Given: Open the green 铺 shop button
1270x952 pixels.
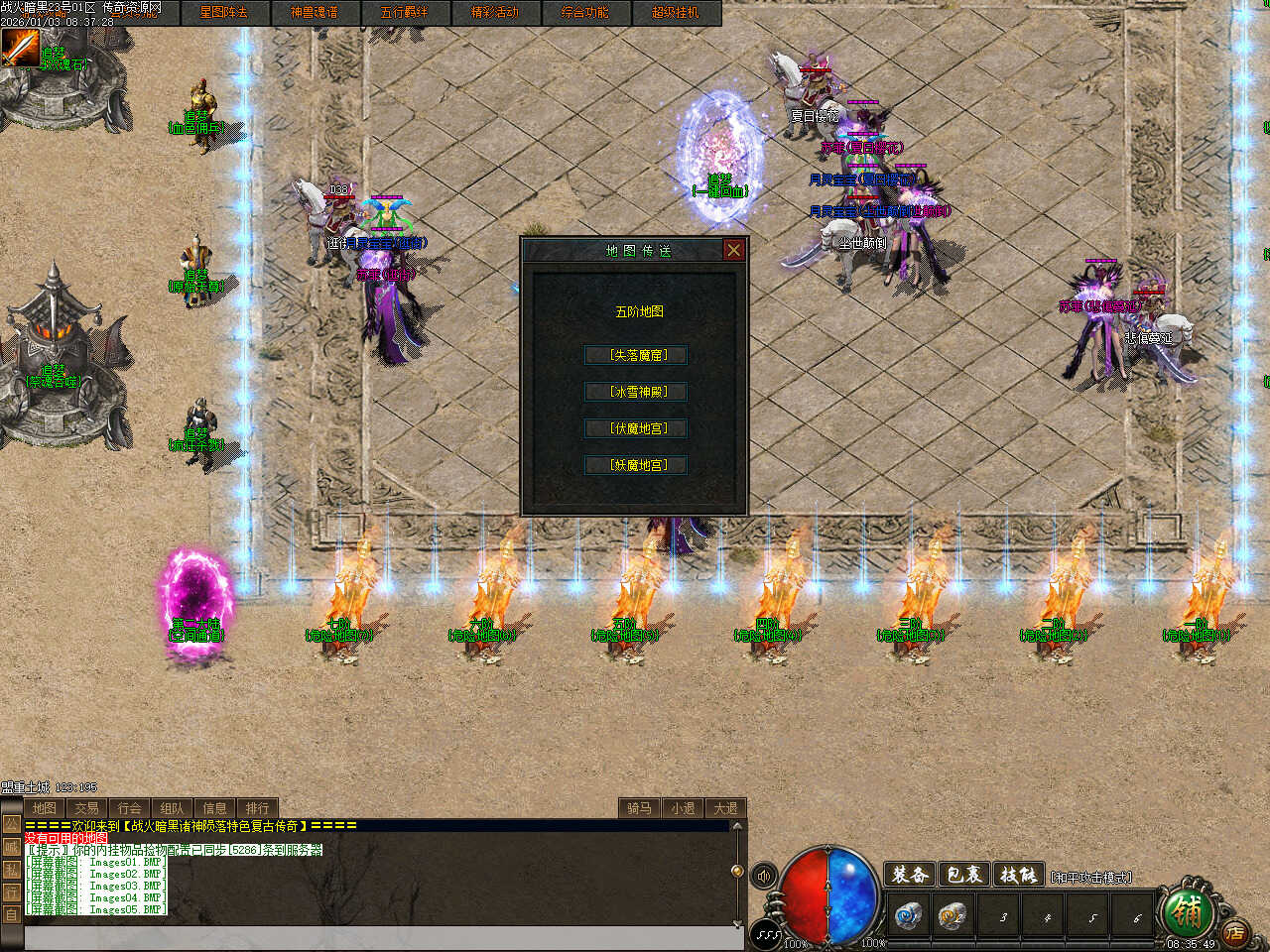Looking at the screenshot, I should (1186, 908).
